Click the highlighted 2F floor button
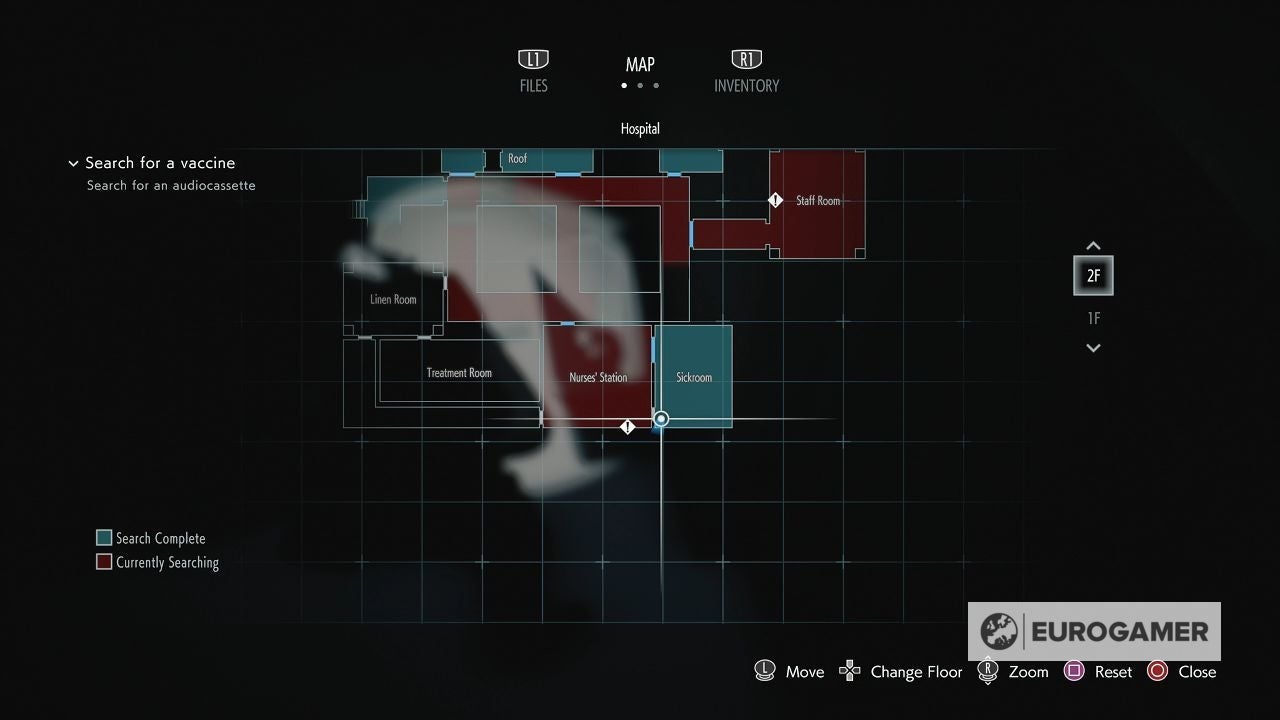This screenshot has height=720, width=1280. (x=1093, y=275)
